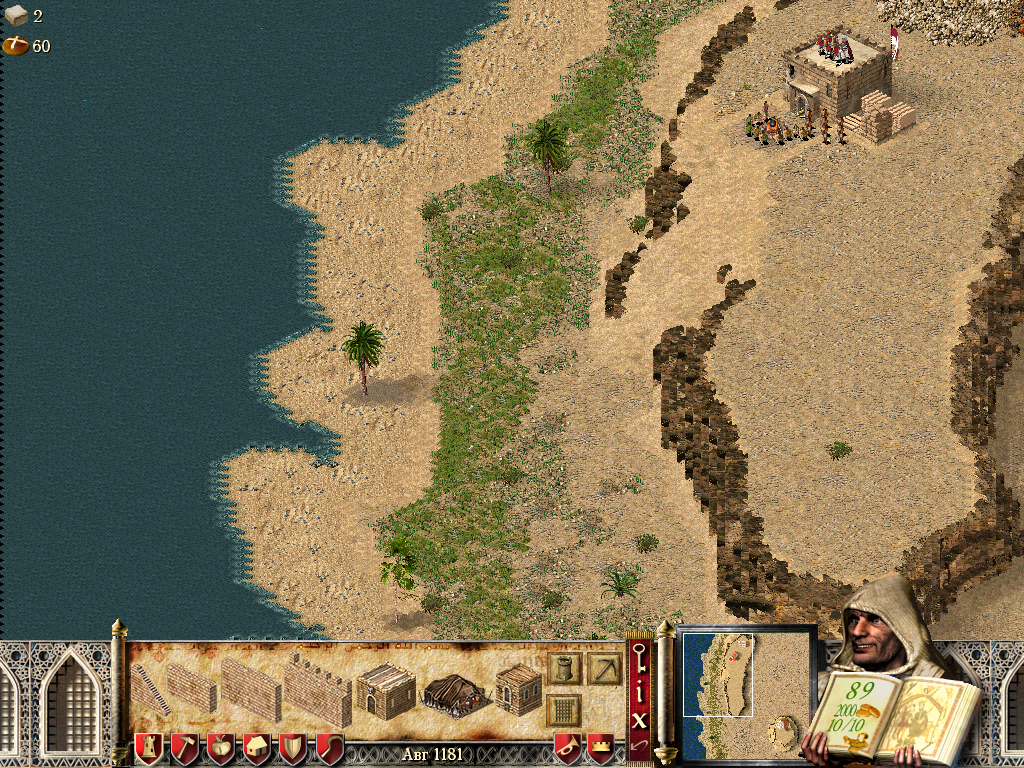Select the stairs building piece

[x=150, y=689]
